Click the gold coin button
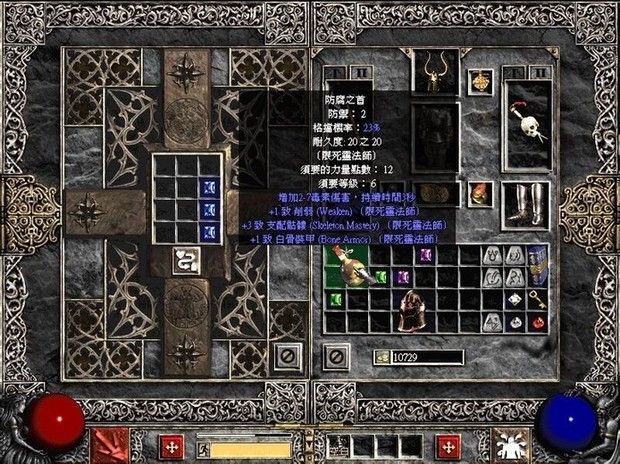The image size is (620, 464). (x=383, y=356)
